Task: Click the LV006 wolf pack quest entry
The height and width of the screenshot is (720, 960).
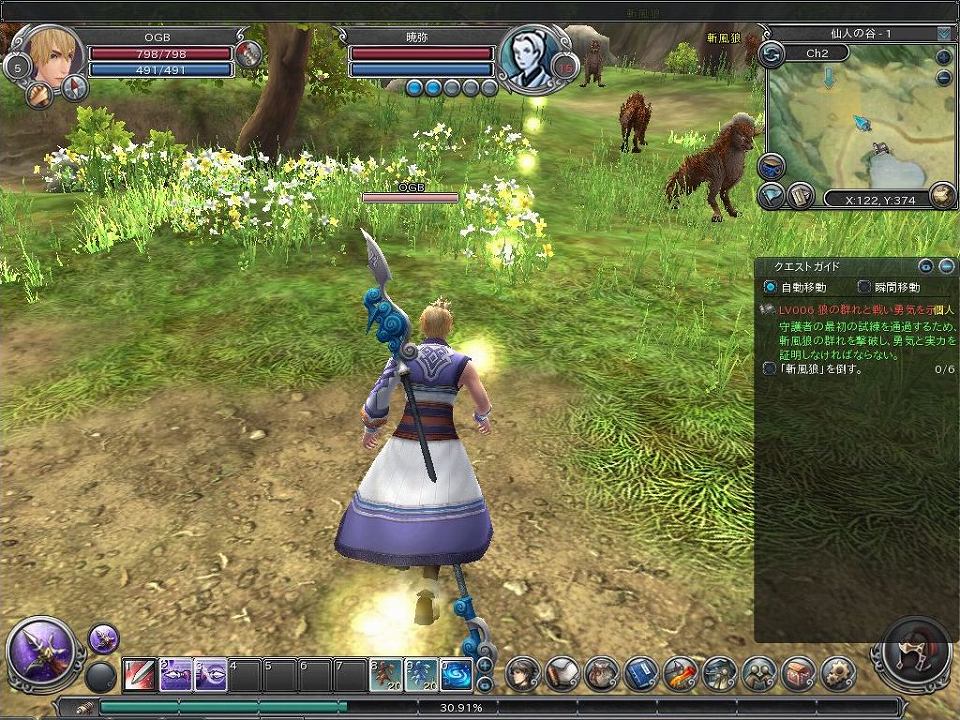Action: point(860,311)
